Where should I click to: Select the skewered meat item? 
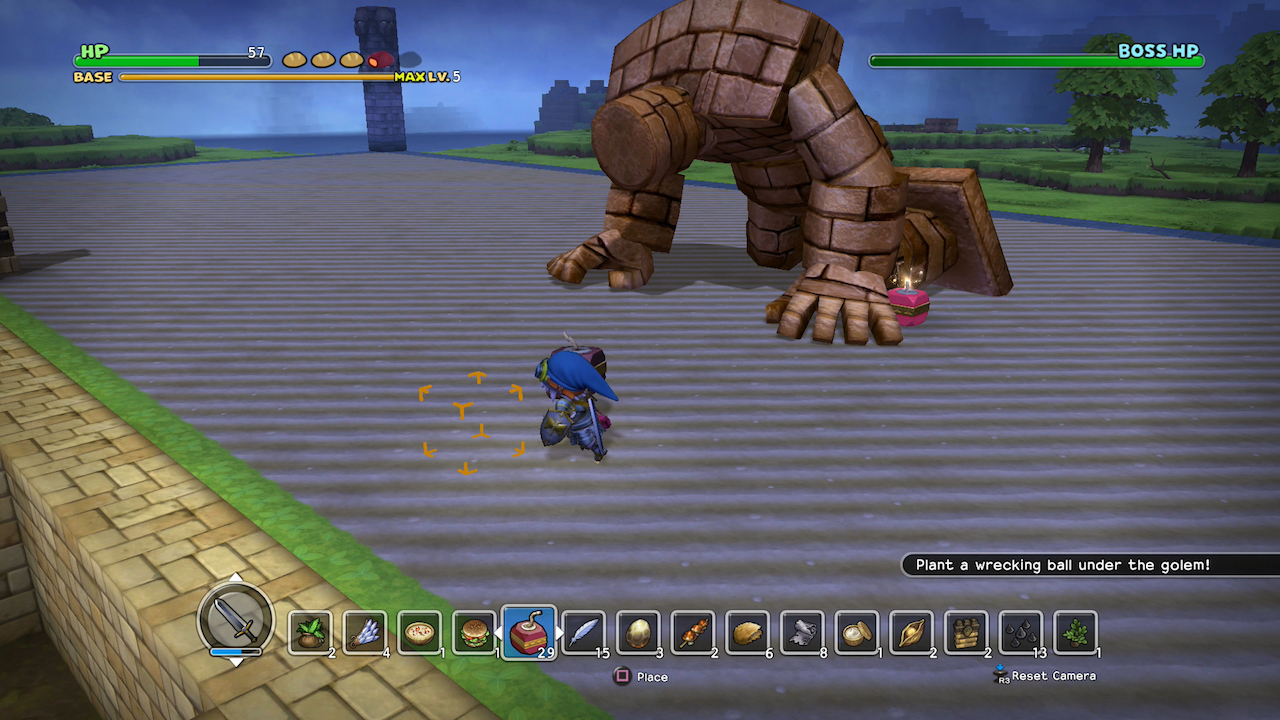click(694, 630)
